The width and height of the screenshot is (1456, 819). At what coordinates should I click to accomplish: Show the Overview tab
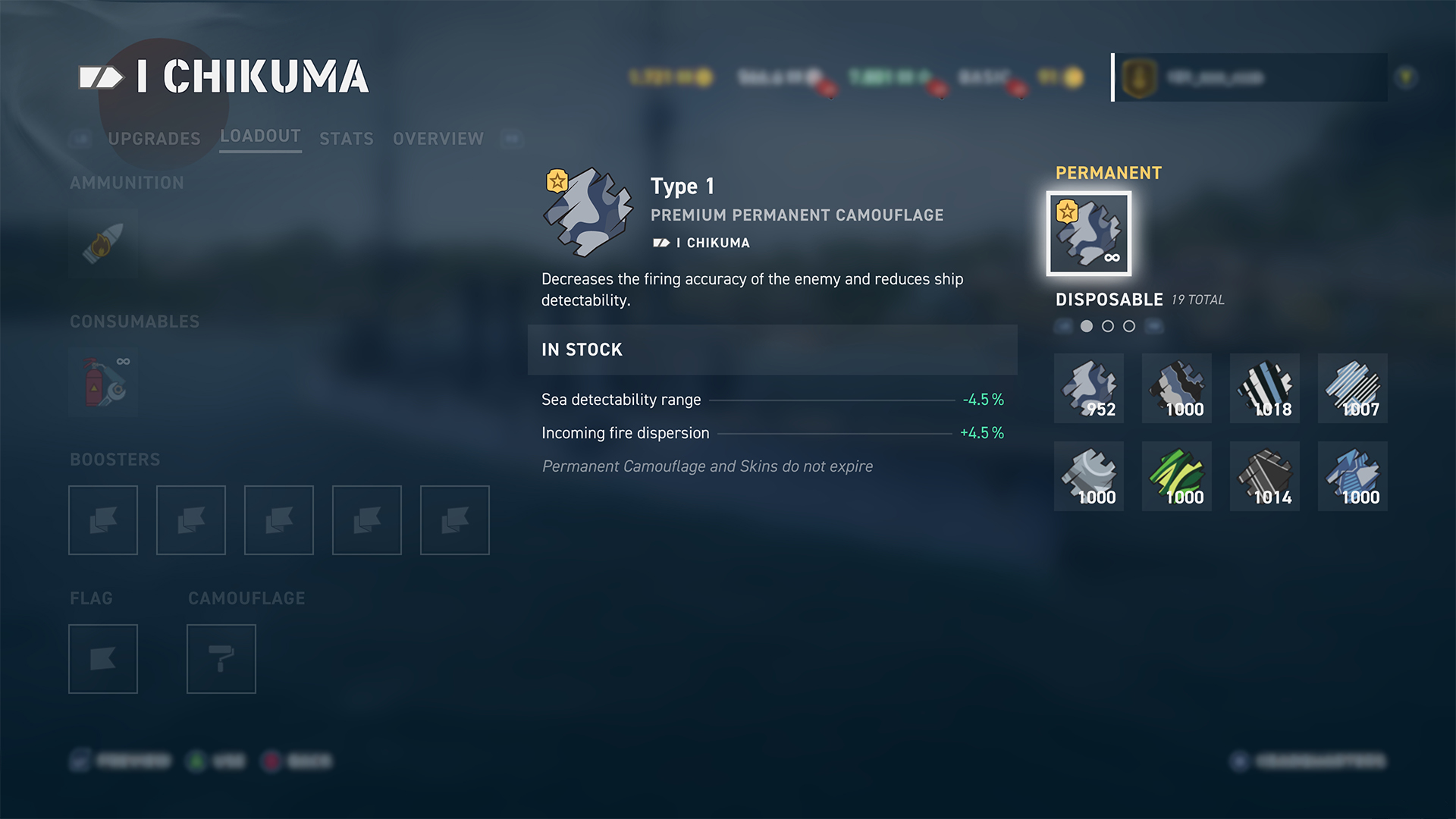[438, 139]
